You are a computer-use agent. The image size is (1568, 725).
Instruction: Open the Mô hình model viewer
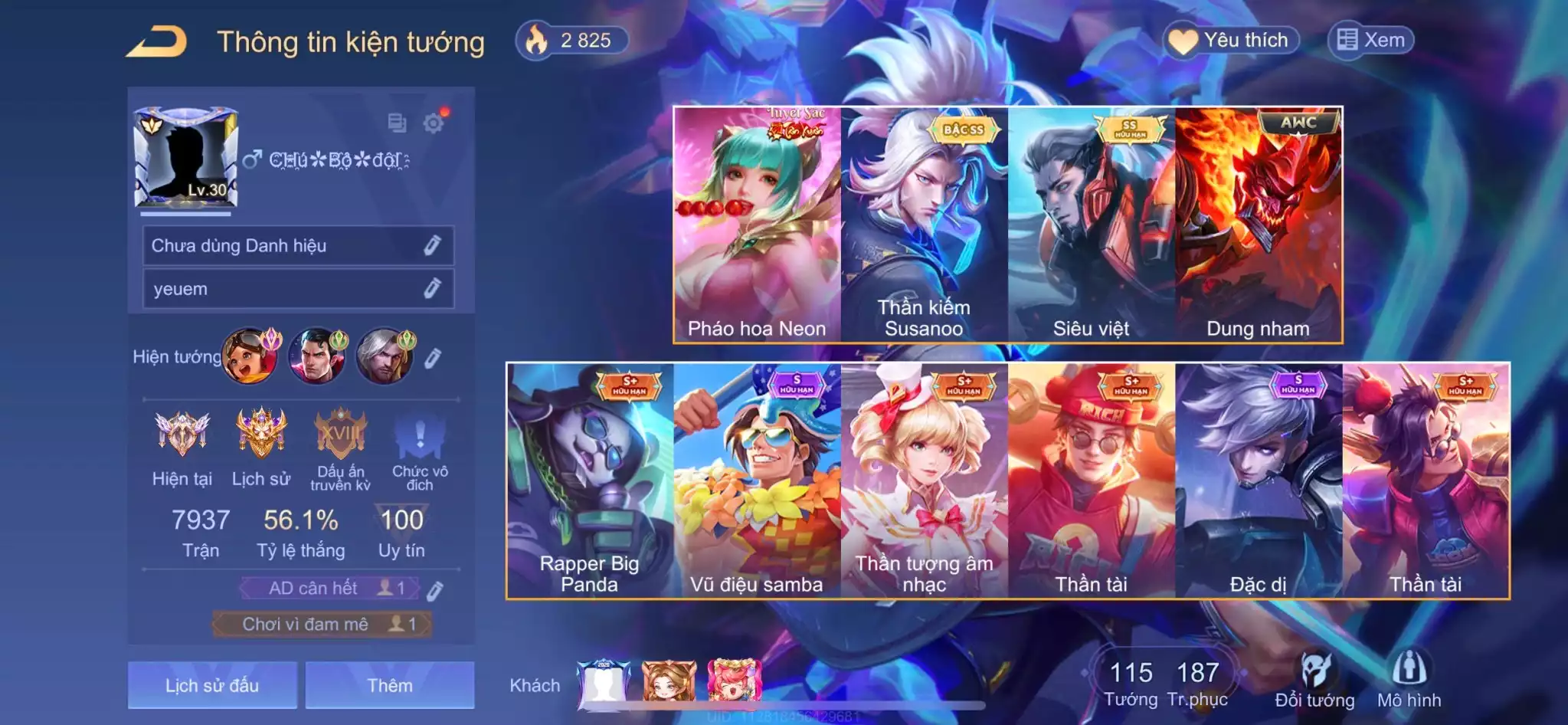[1409, 681]
